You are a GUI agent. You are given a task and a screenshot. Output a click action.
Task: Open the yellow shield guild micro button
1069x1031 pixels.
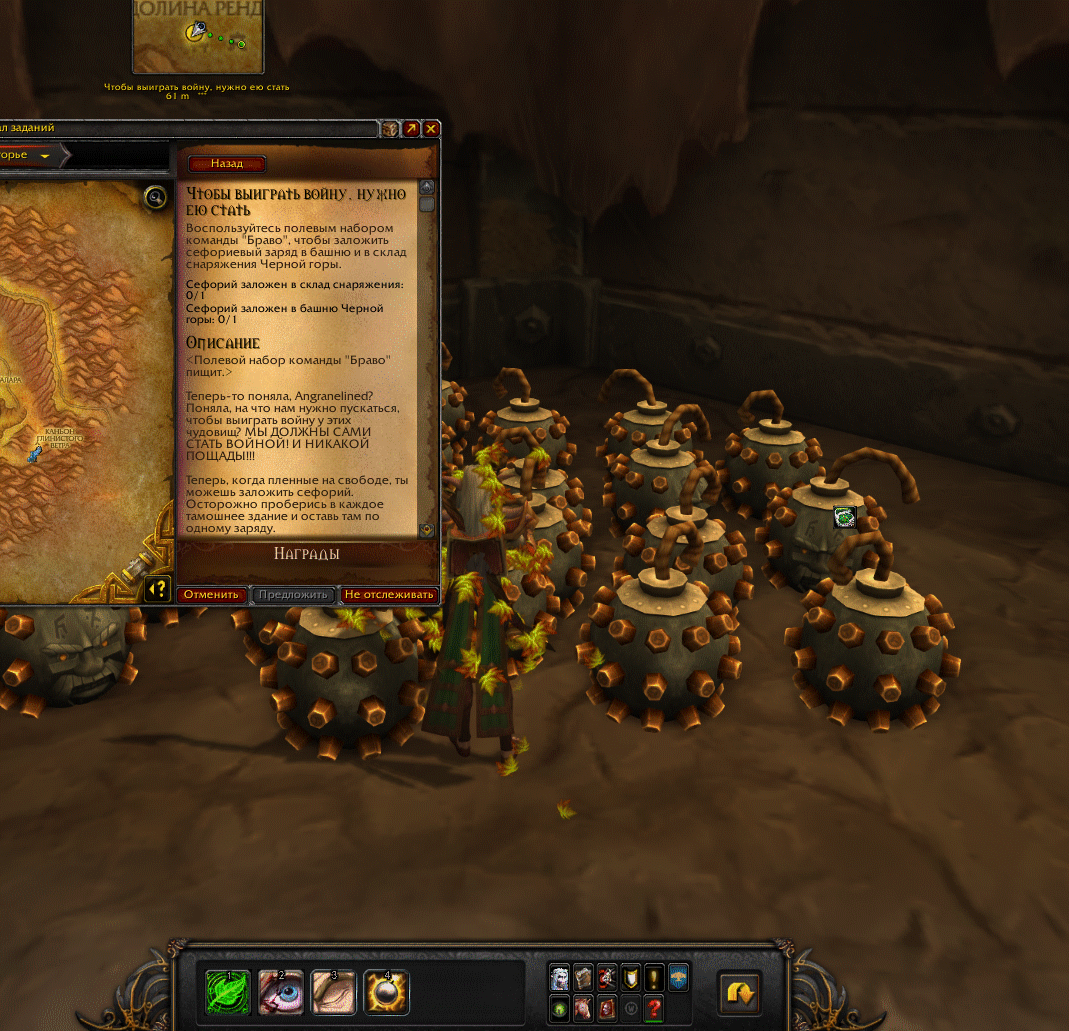(x=631, y=978)
